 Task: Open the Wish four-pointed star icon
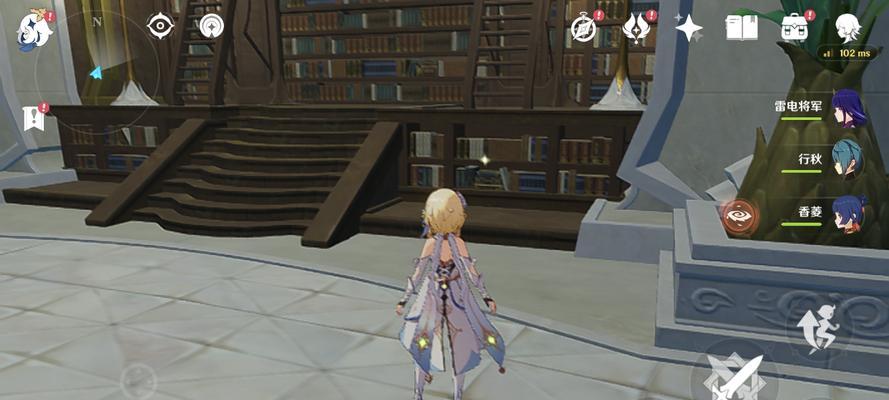tap(689, 29)
